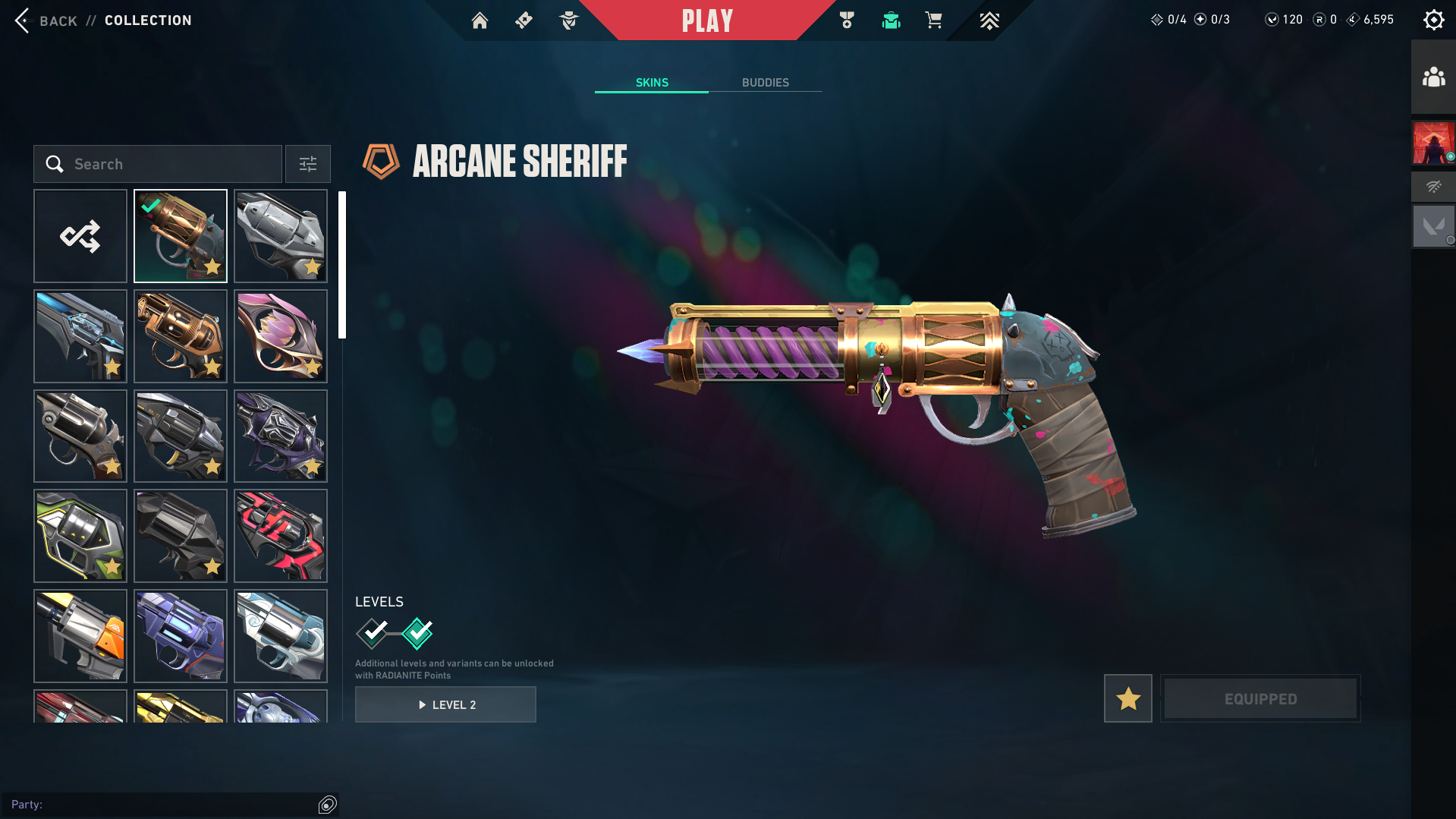
Task: Select the equipped Arcane Sheriff thumbnail
Action: 181,236
